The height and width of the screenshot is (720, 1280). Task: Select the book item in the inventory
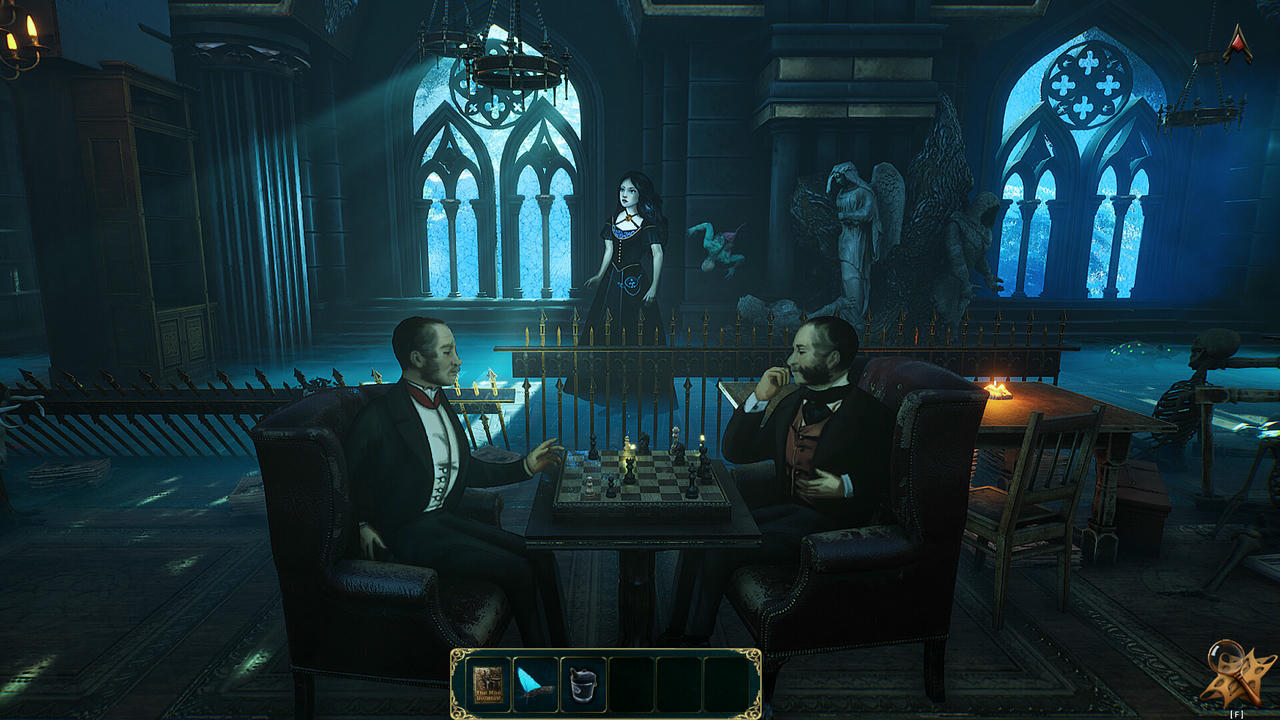pyautogui.click(x=489, y=684)
